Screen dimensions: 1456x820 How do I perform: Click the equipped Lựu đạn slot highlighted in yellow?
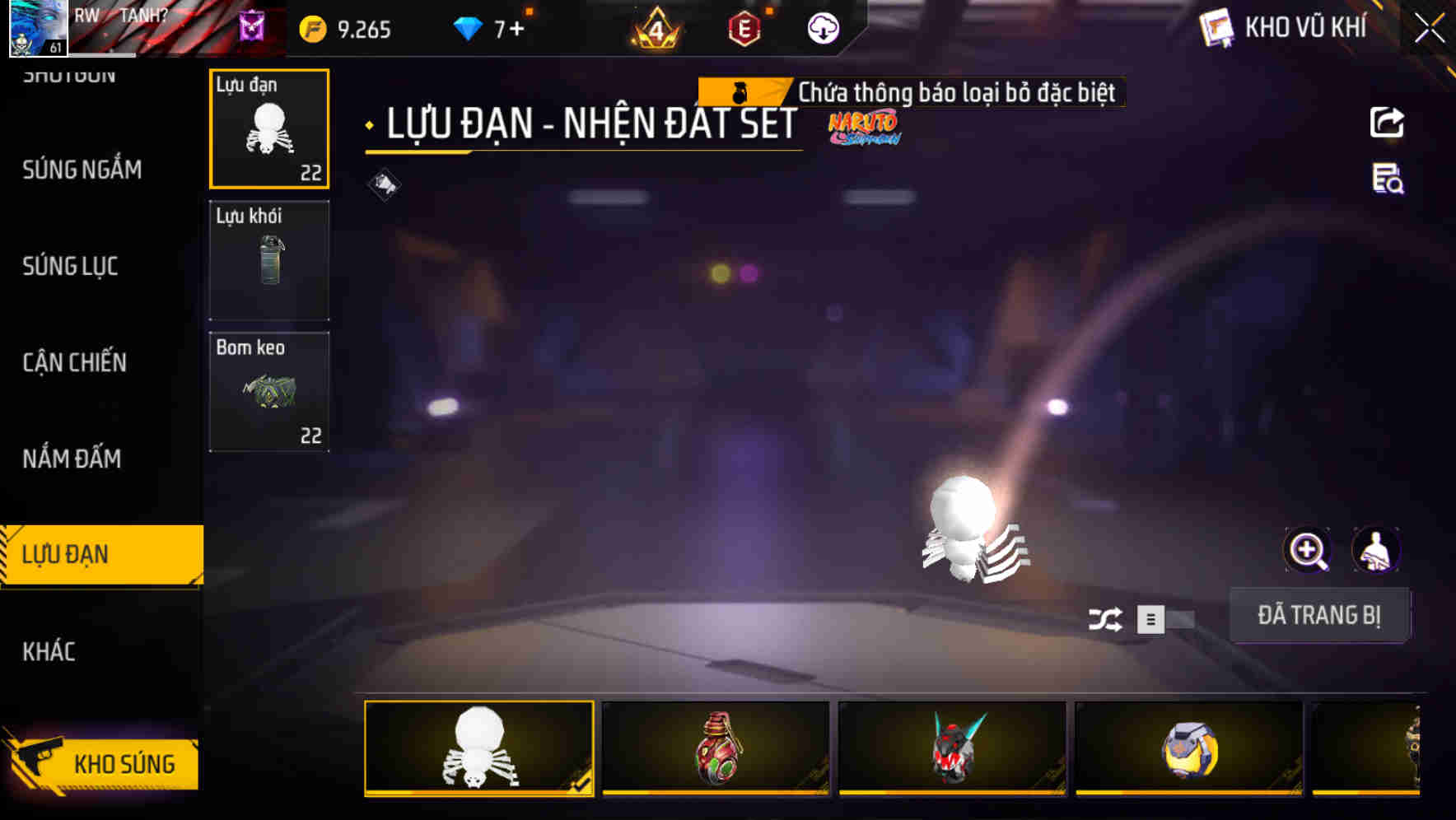pos(268,128)
